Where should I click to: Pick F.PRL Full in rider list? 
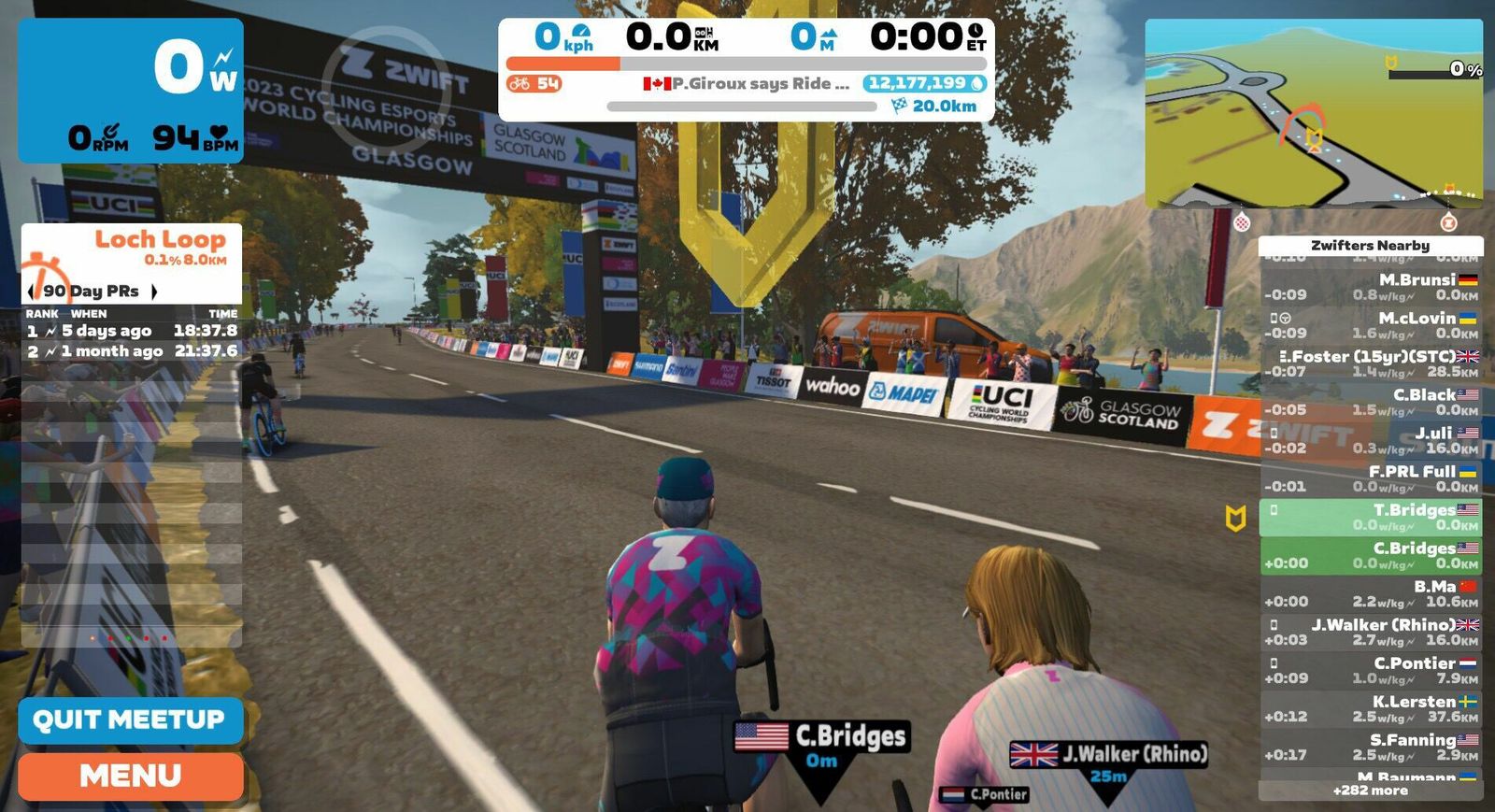point(1371,478)
